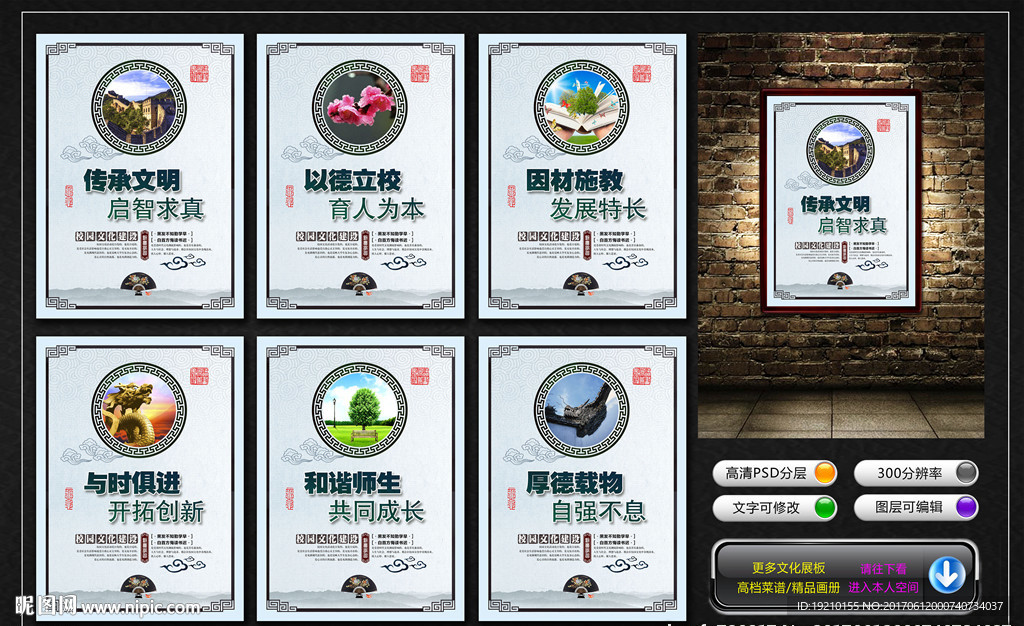Select the 文字可修改 button
This screenshot has width=1024, height=626.
[x=775, y=507]
